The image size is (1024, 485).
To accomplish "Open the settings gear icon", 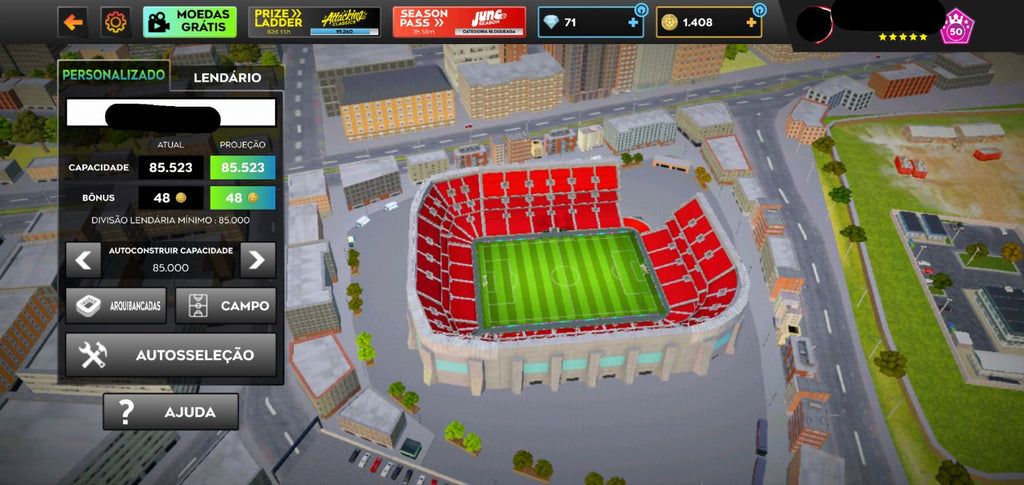I will (116, 21).
